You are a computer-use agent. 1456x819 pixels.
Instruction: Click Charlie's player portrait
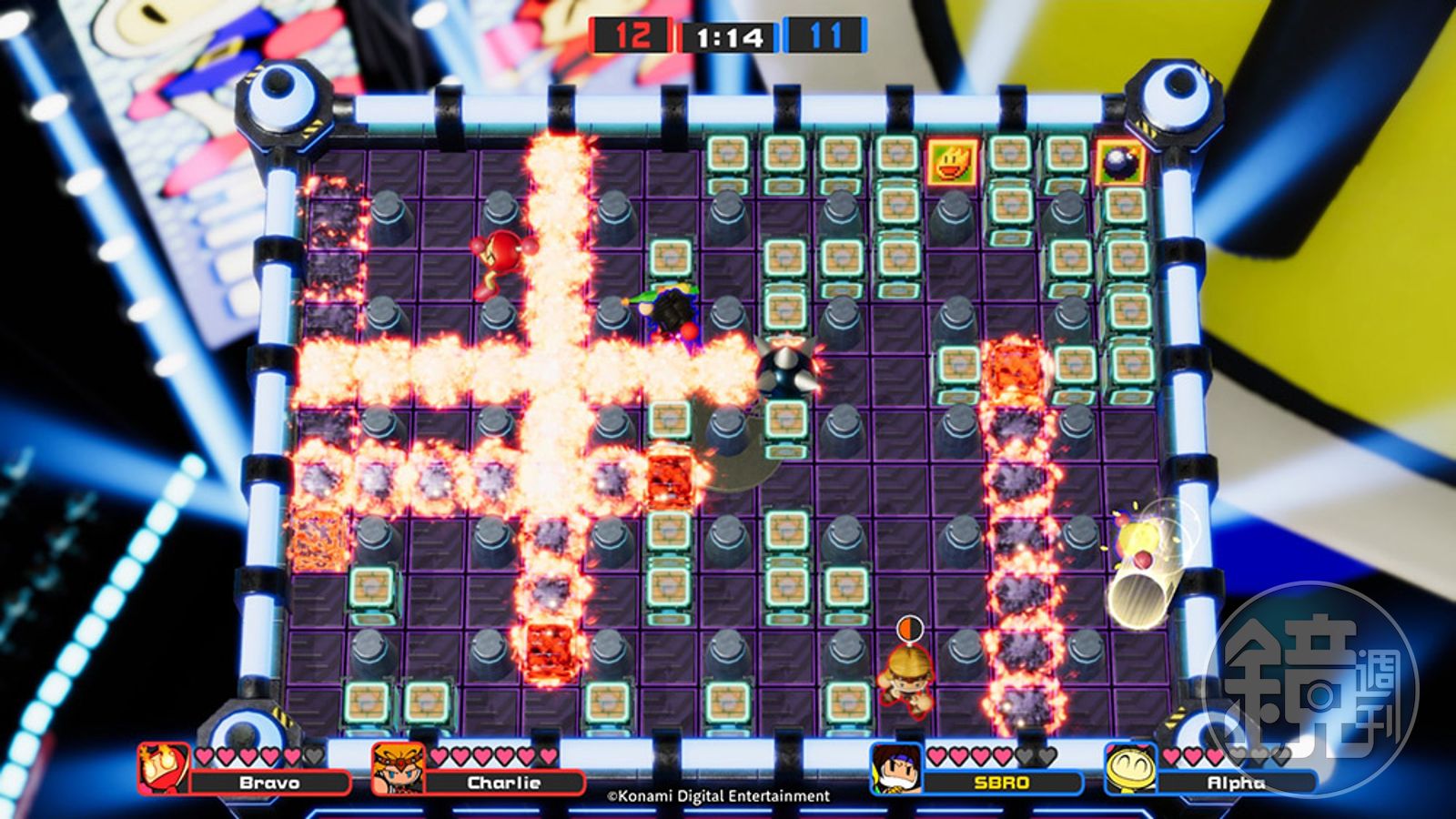point(398,769)
